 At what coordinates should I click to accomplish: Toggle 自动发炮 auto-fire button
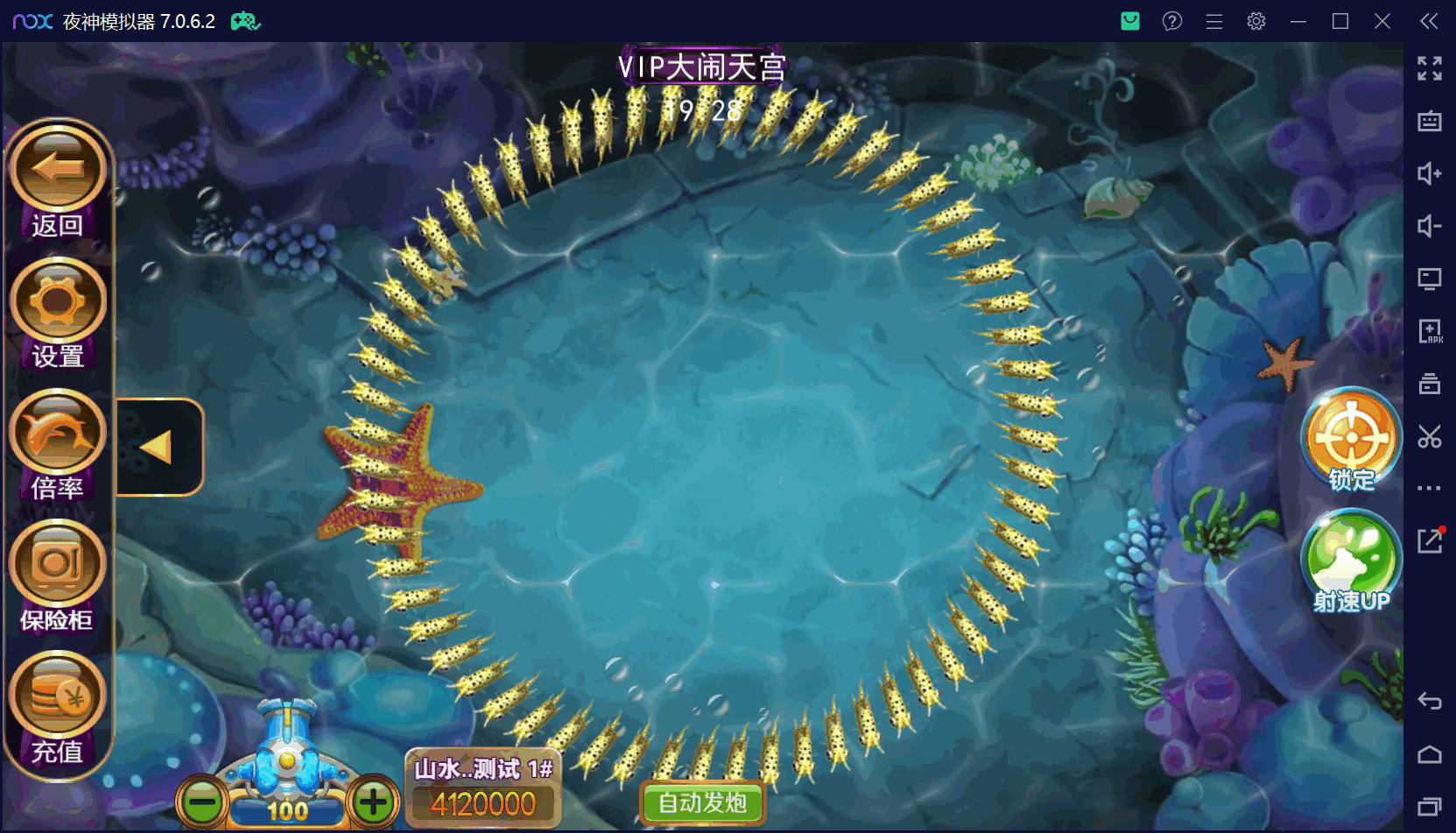(x=702, y=802)
